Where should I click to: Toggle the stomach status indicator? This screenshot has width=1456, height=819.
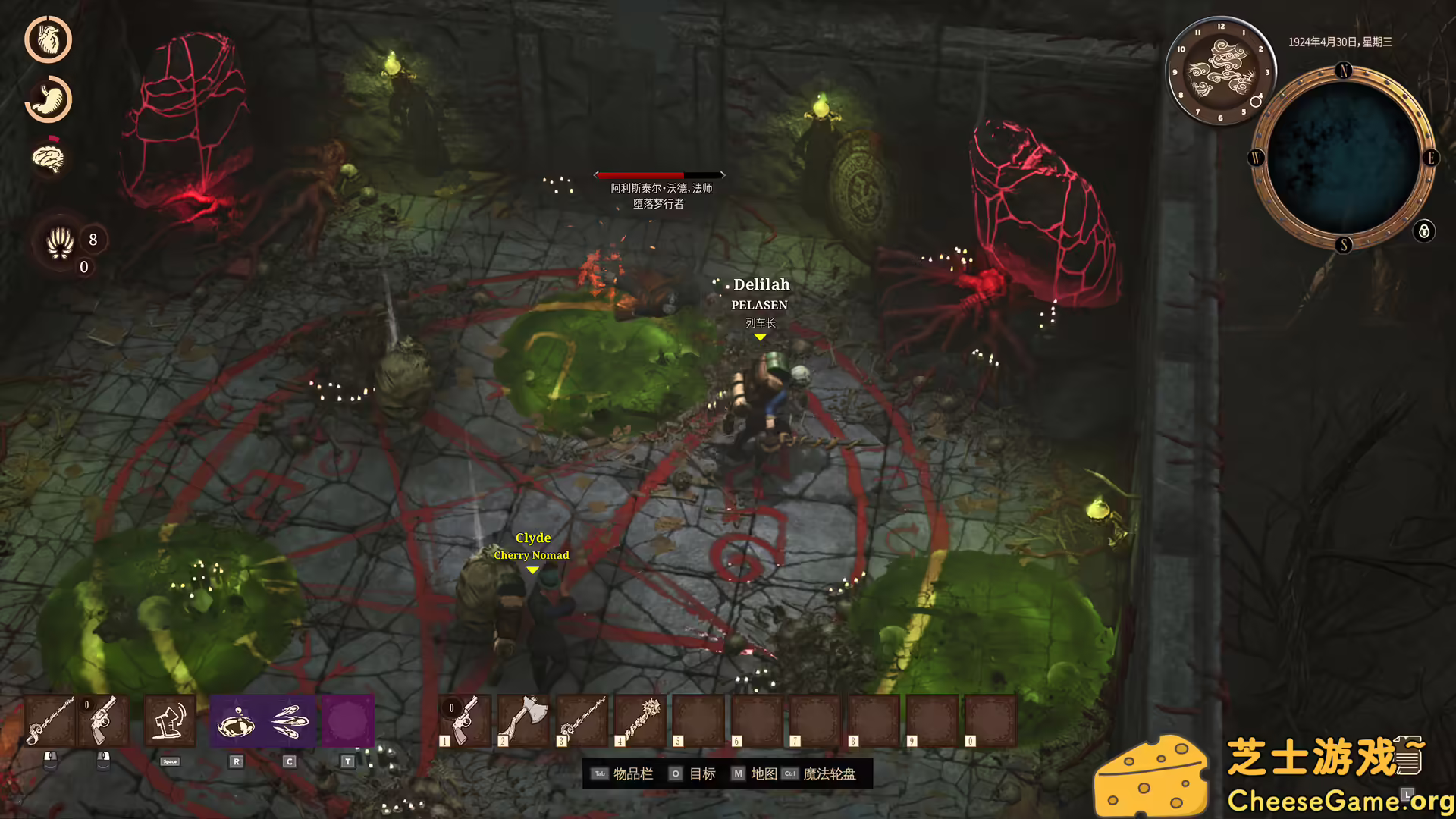(48, 99)
